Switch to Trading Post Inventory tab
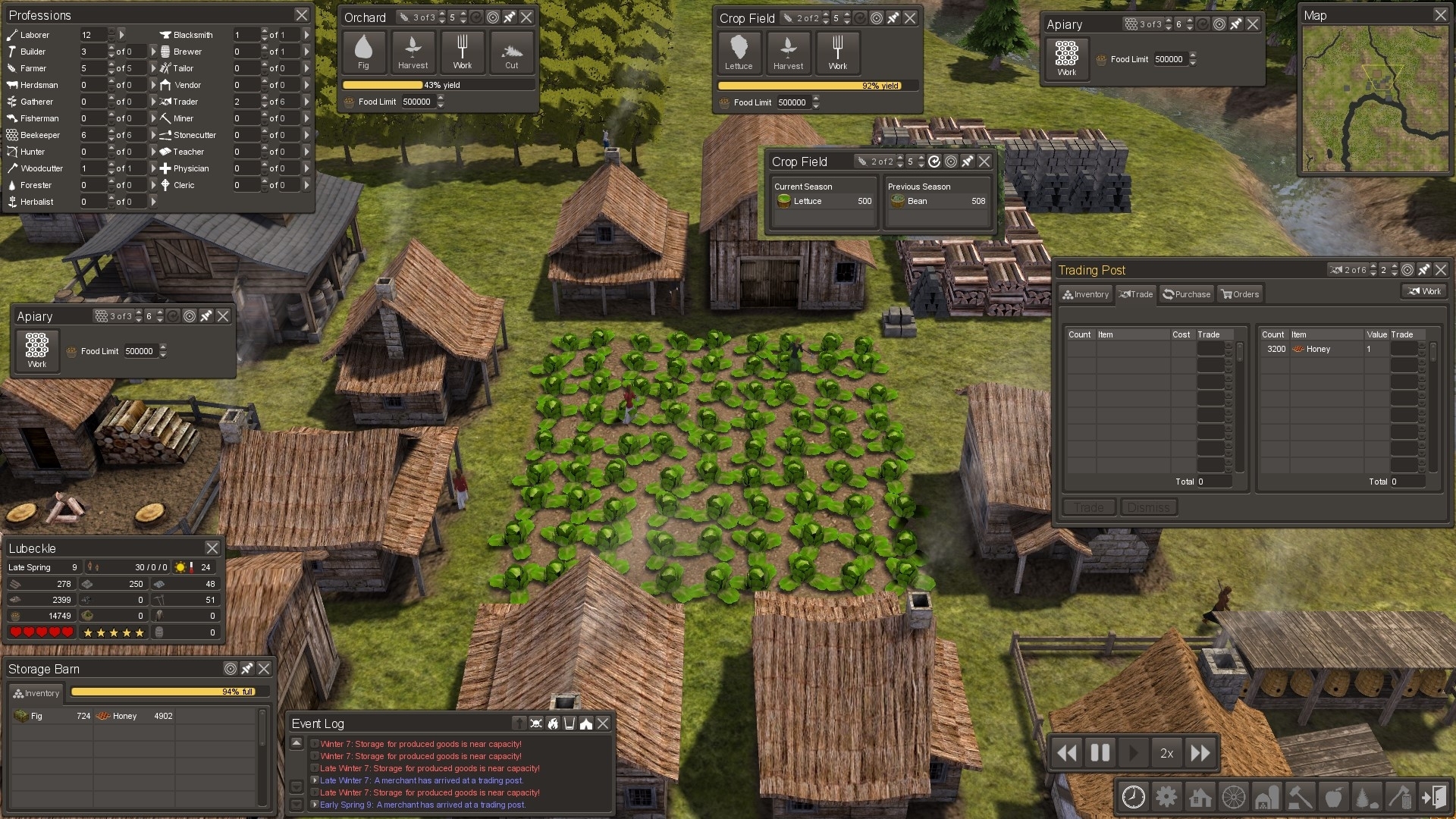 coord(1085,294)
